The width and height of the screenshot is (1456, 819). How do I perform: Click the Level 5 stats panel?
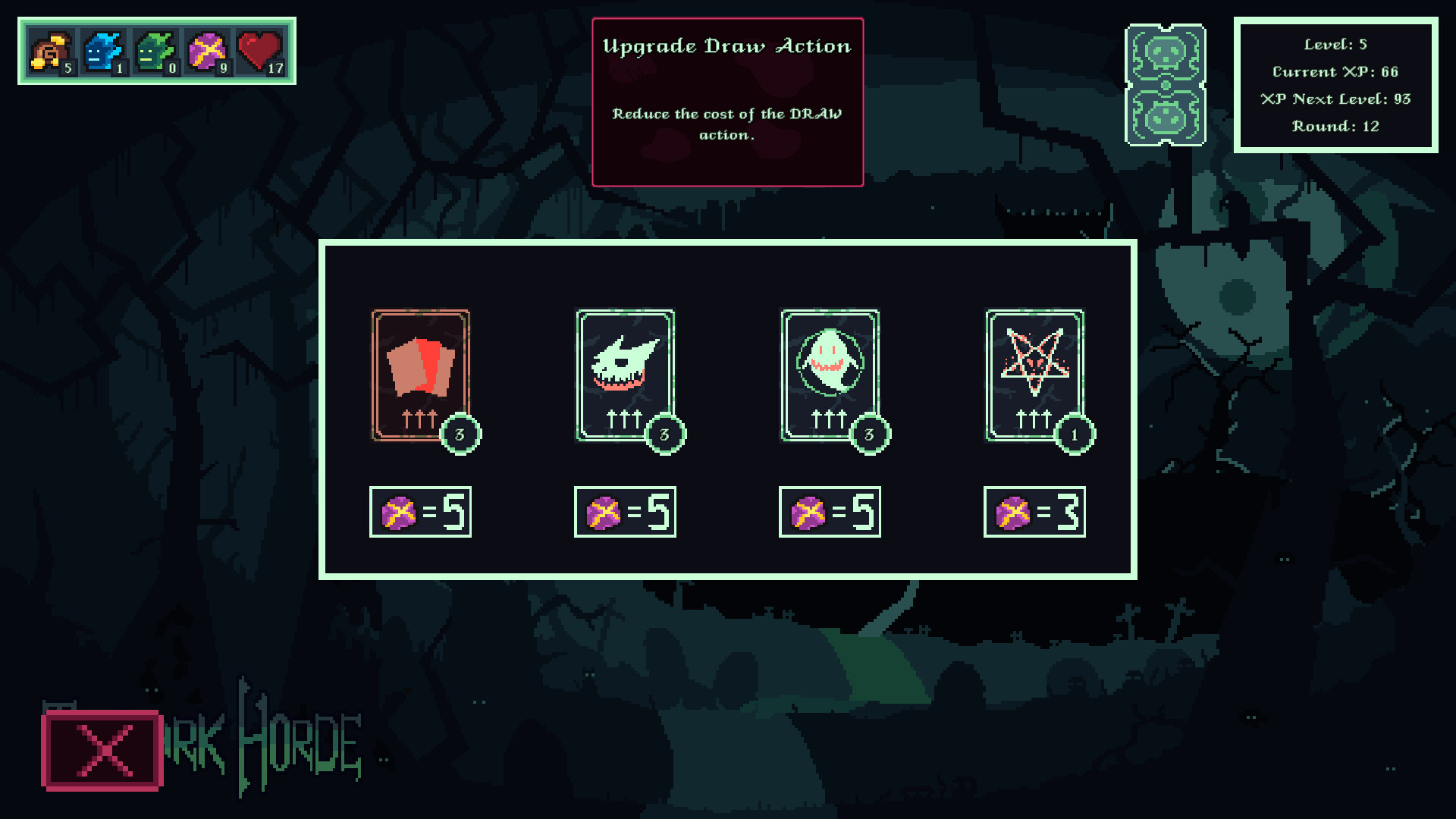(x=1336, y=85)
